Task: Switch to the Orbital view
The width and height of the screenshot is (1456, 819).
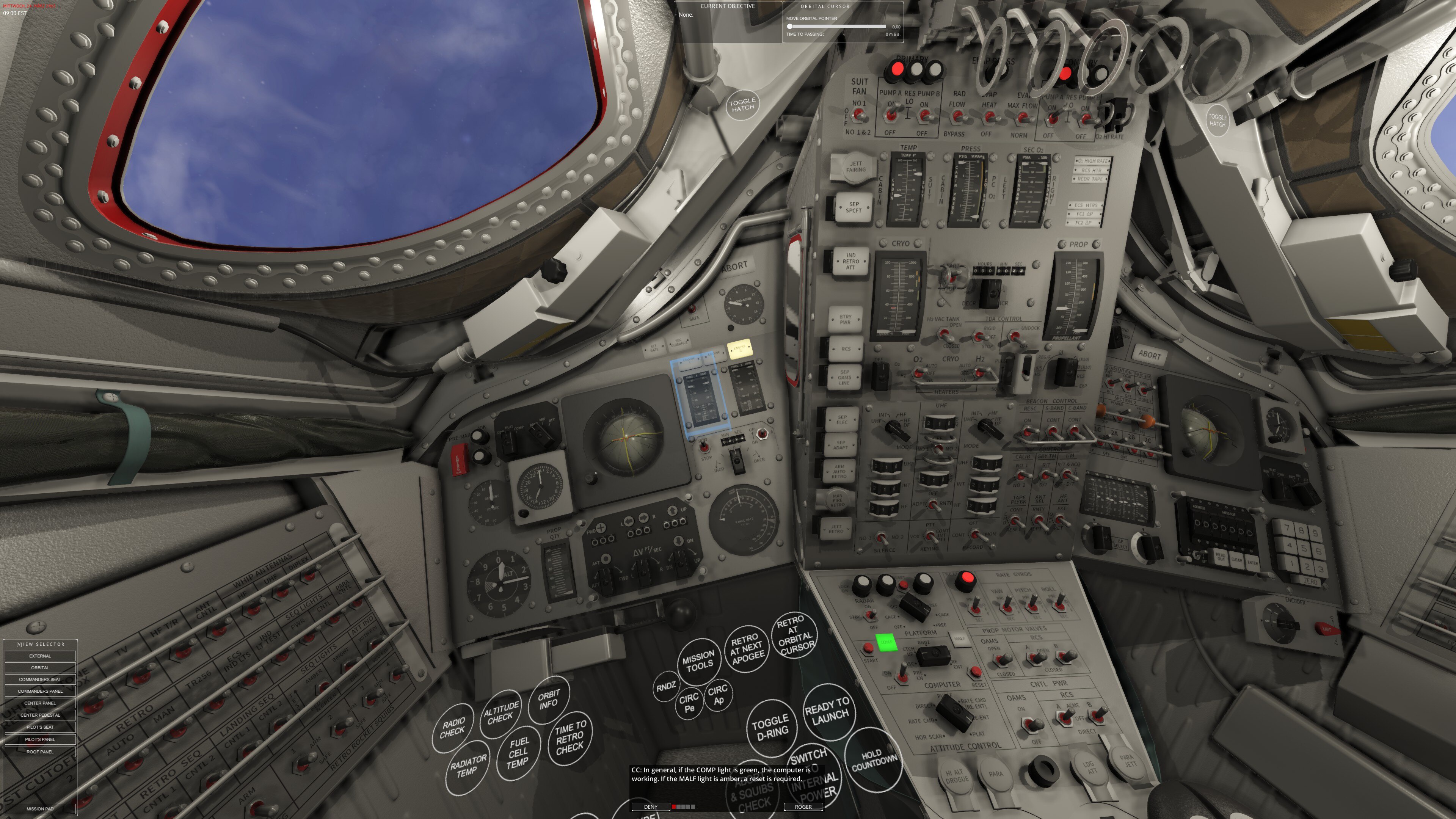Action: click(x=40, y=667)
